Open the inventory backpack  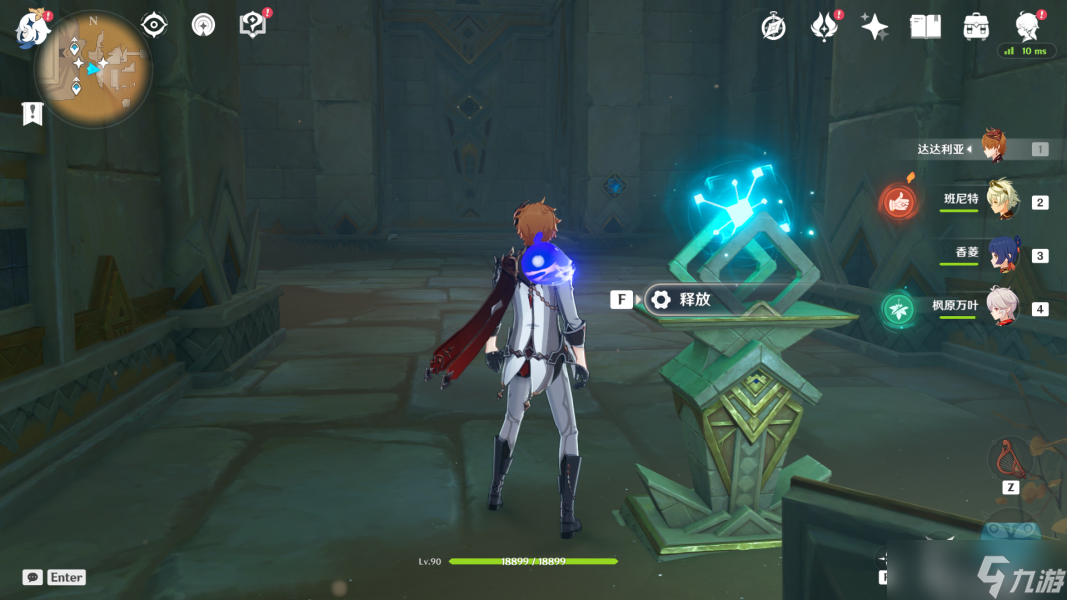(976, 27)
